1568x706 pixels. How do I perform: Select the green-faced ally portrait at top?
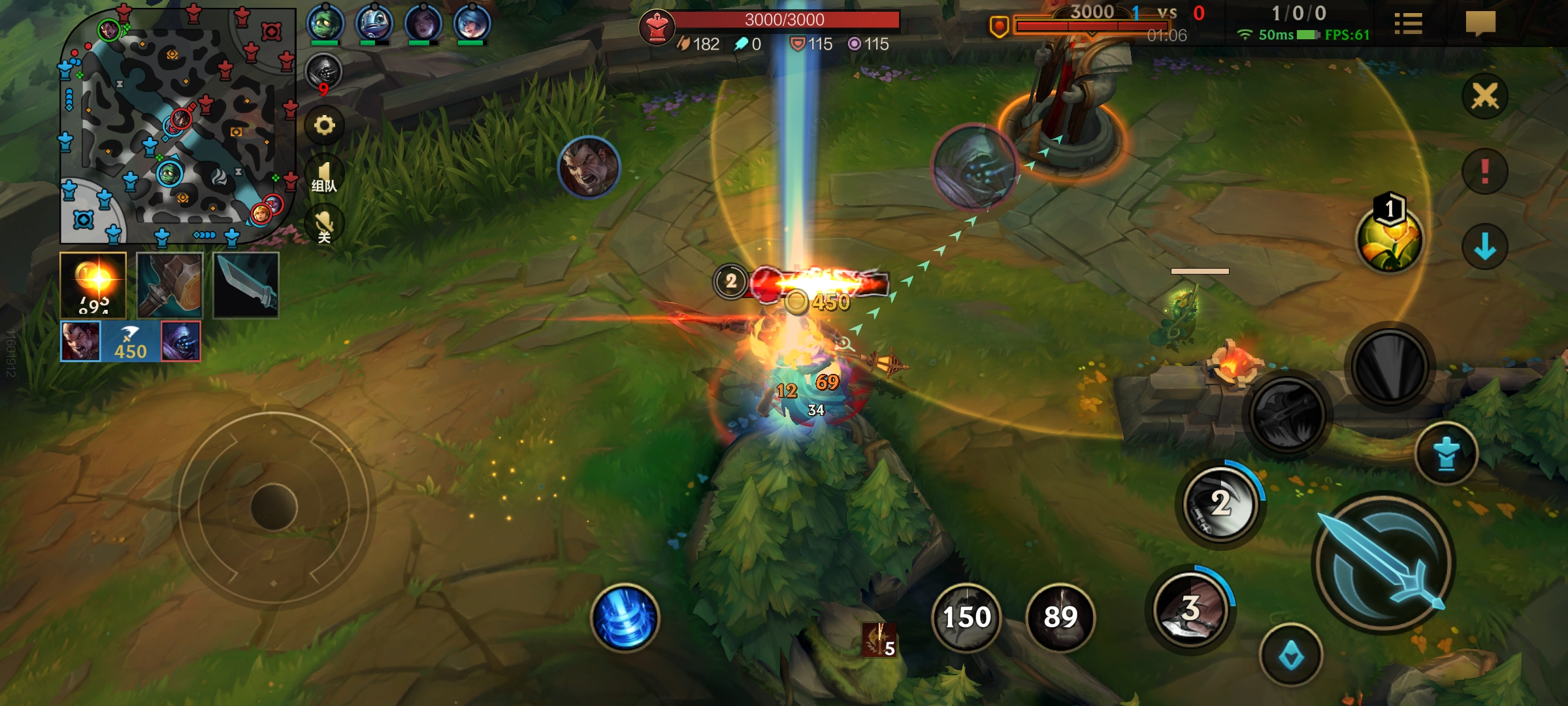coord(325,24)
